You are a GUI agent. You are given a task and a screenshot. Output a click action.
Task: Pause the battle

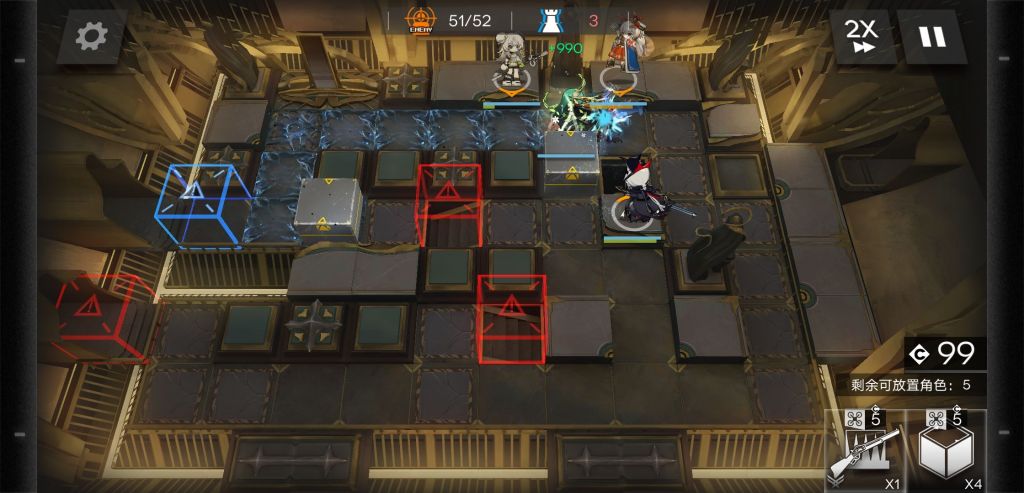932,37
